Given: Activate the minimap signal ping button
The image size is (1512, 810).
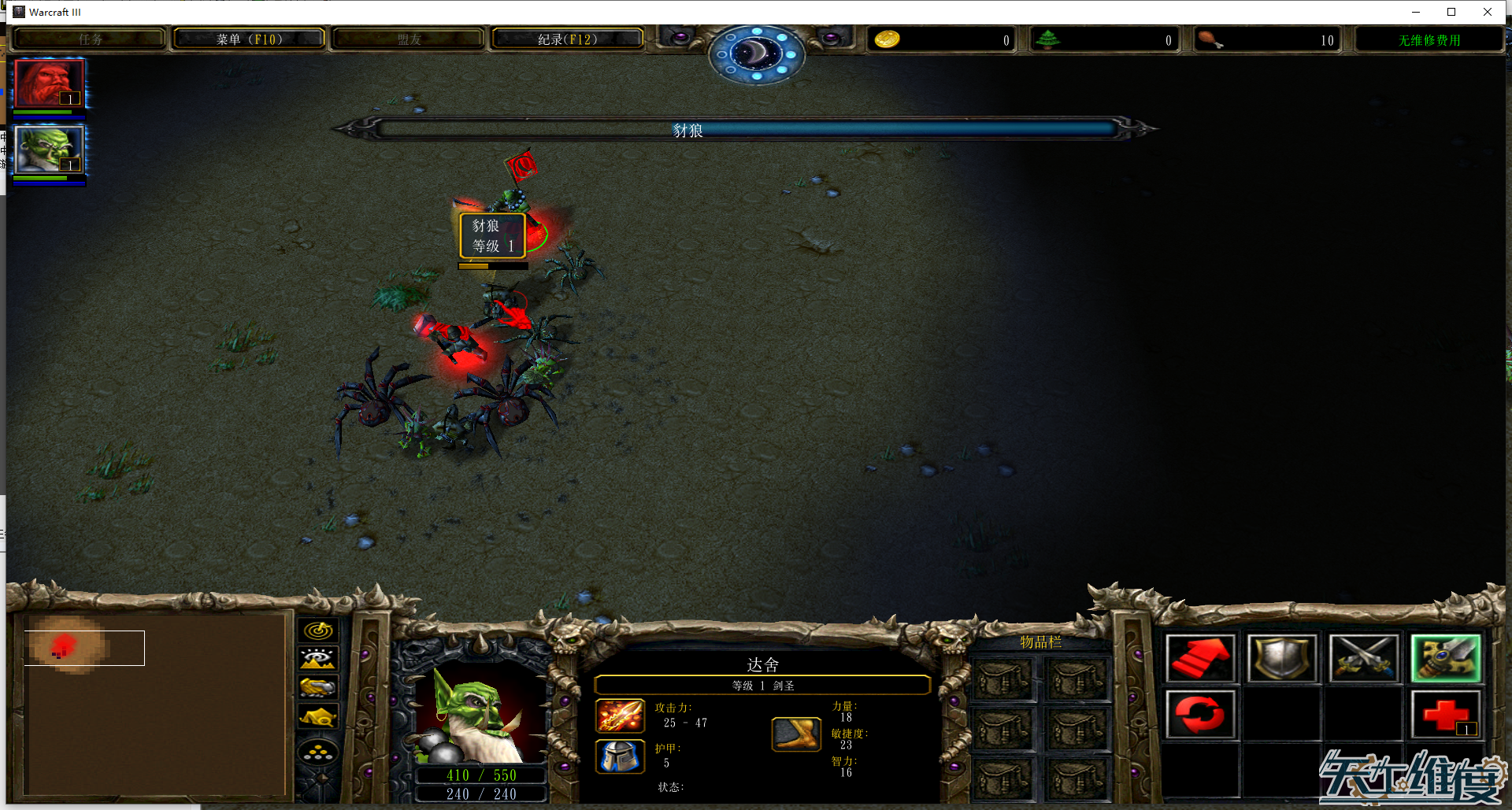Looking at the screenshot, I should 318,631.
